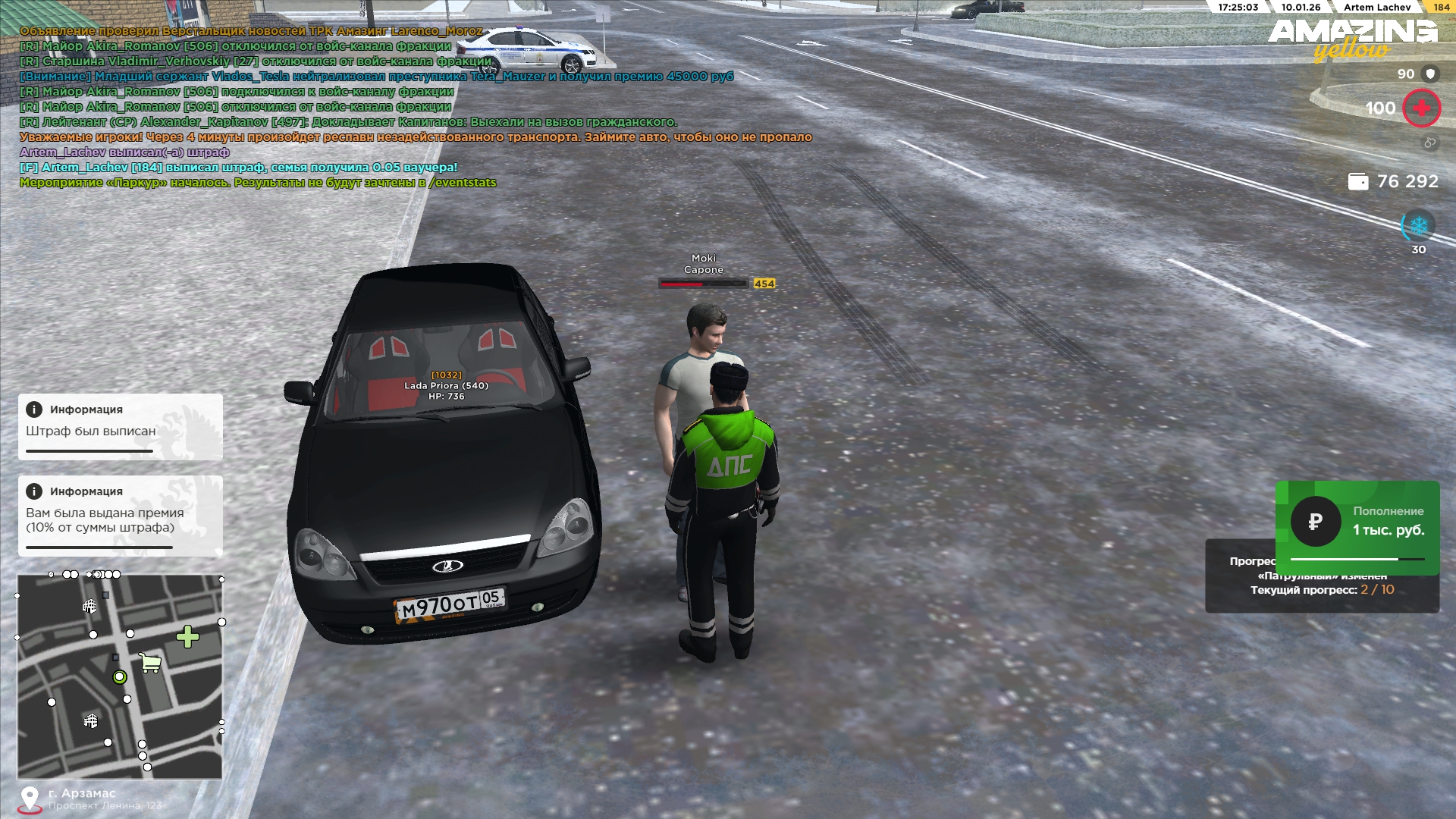Viewport: 1456px width, 819px height.
Task: Select the green cross marker on minimap
Action: click(187, 636)
